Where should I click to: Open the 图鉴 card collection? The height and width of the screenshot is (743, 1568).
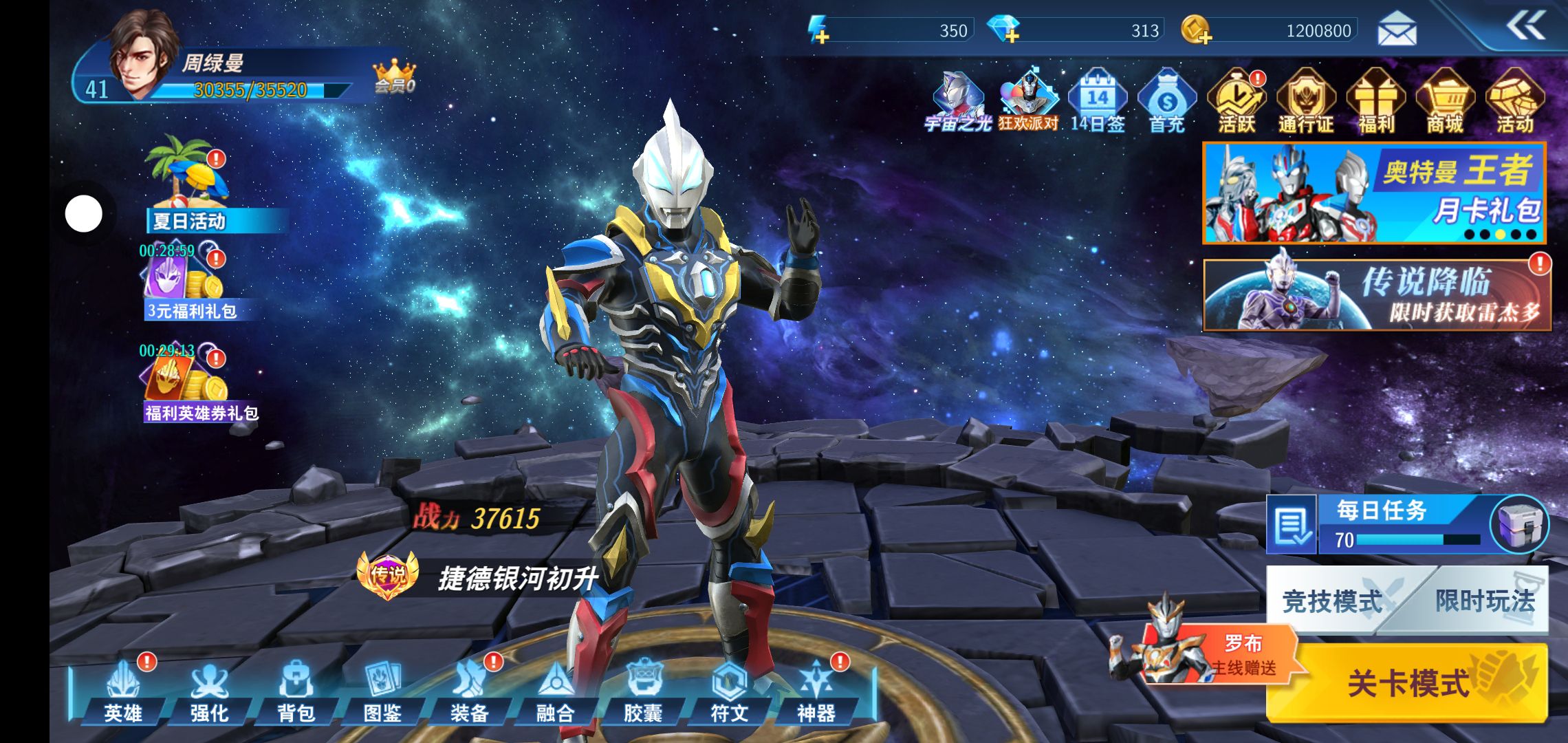tap(382, 691)
